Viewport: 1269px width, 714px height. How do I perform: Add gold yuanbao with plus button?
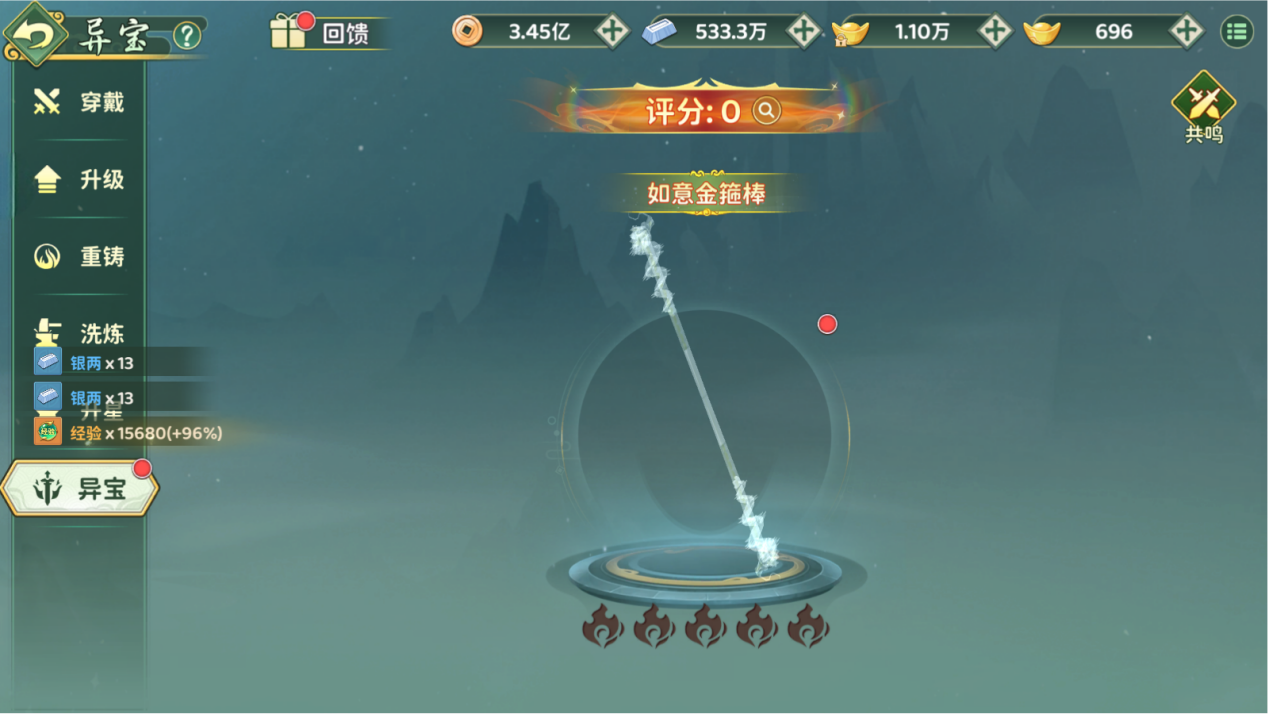pyautogui.click(x=1186, y=31)
